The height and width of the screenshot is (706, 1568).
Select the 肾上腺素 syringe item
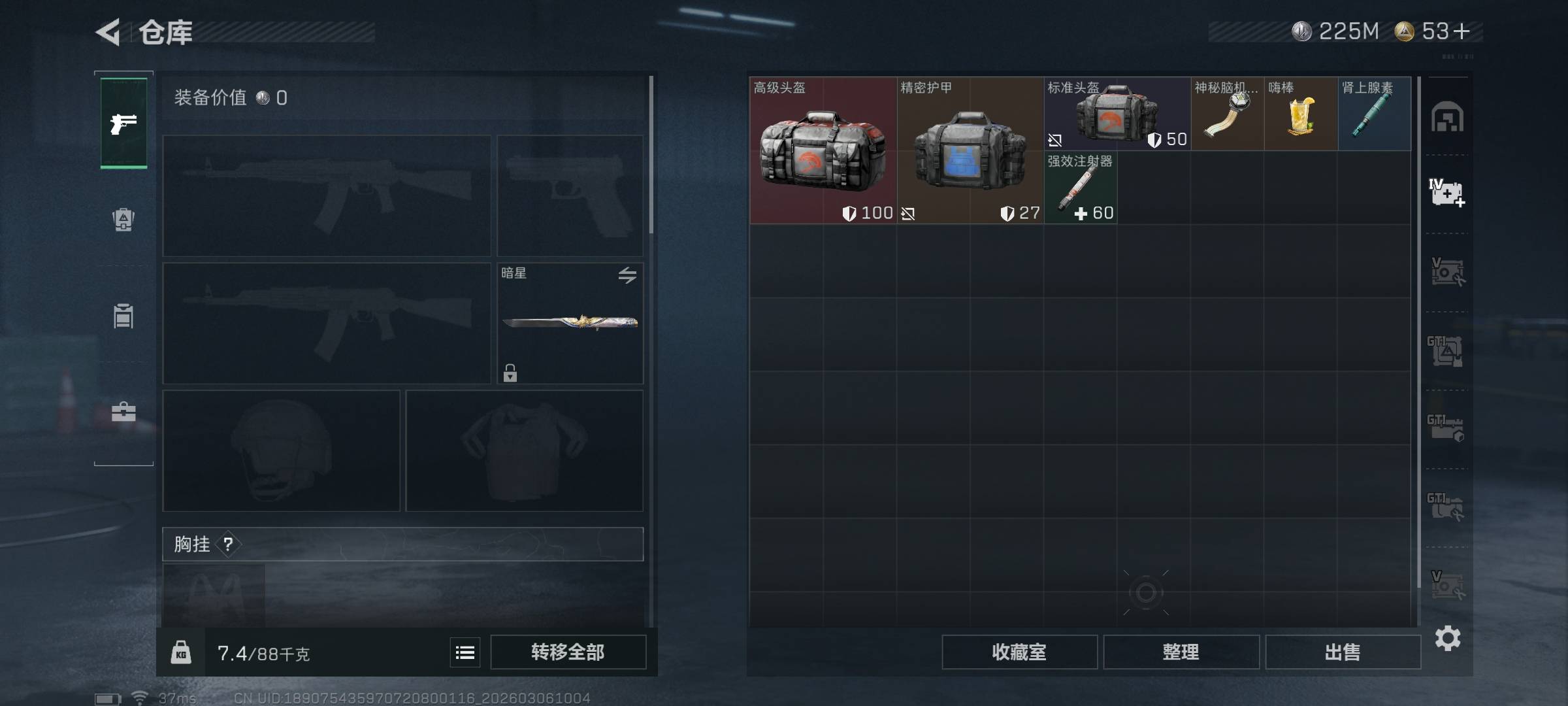(1374, 114)
